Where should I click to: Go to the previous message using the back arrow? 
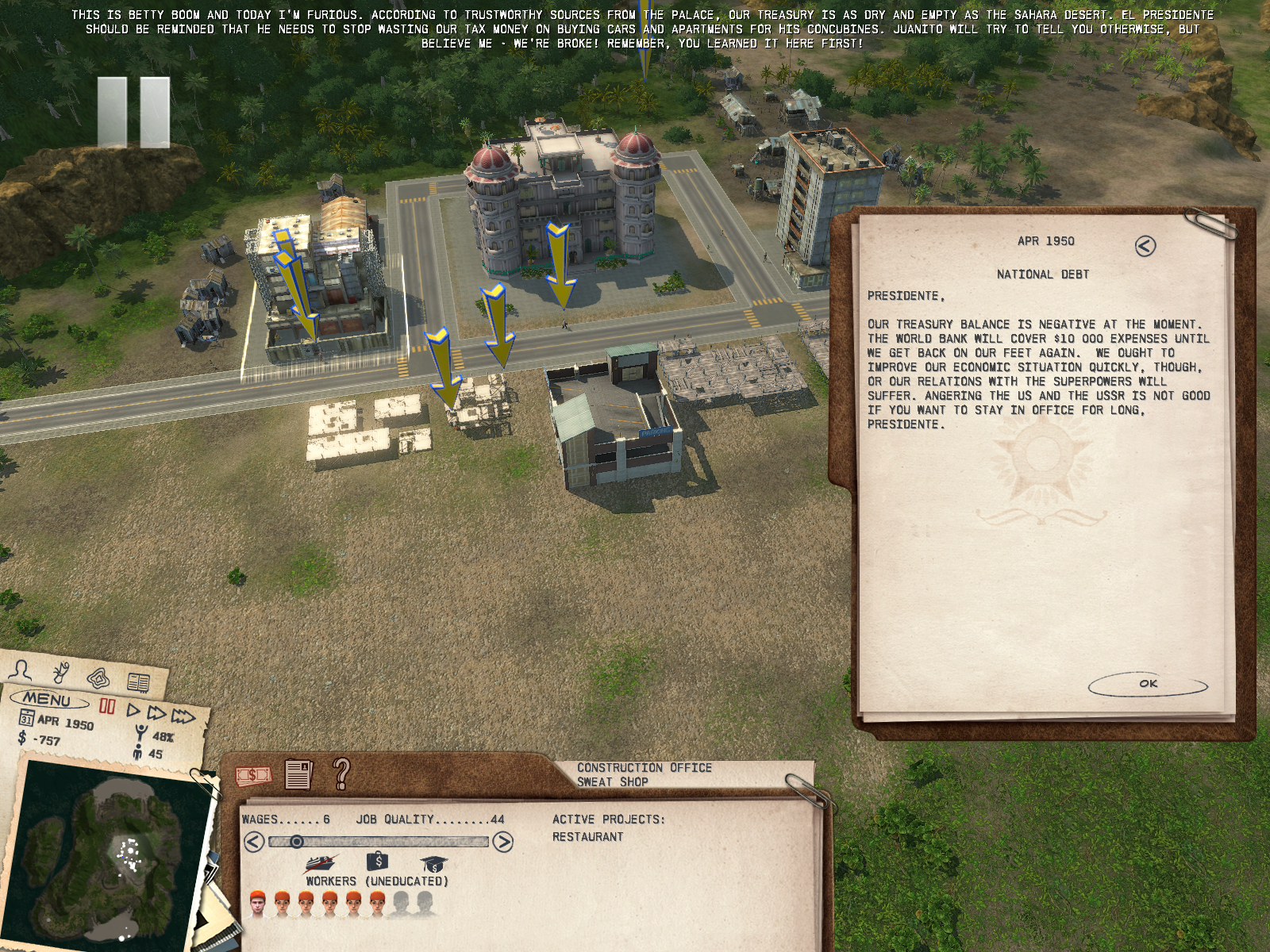pos(1145,246)
